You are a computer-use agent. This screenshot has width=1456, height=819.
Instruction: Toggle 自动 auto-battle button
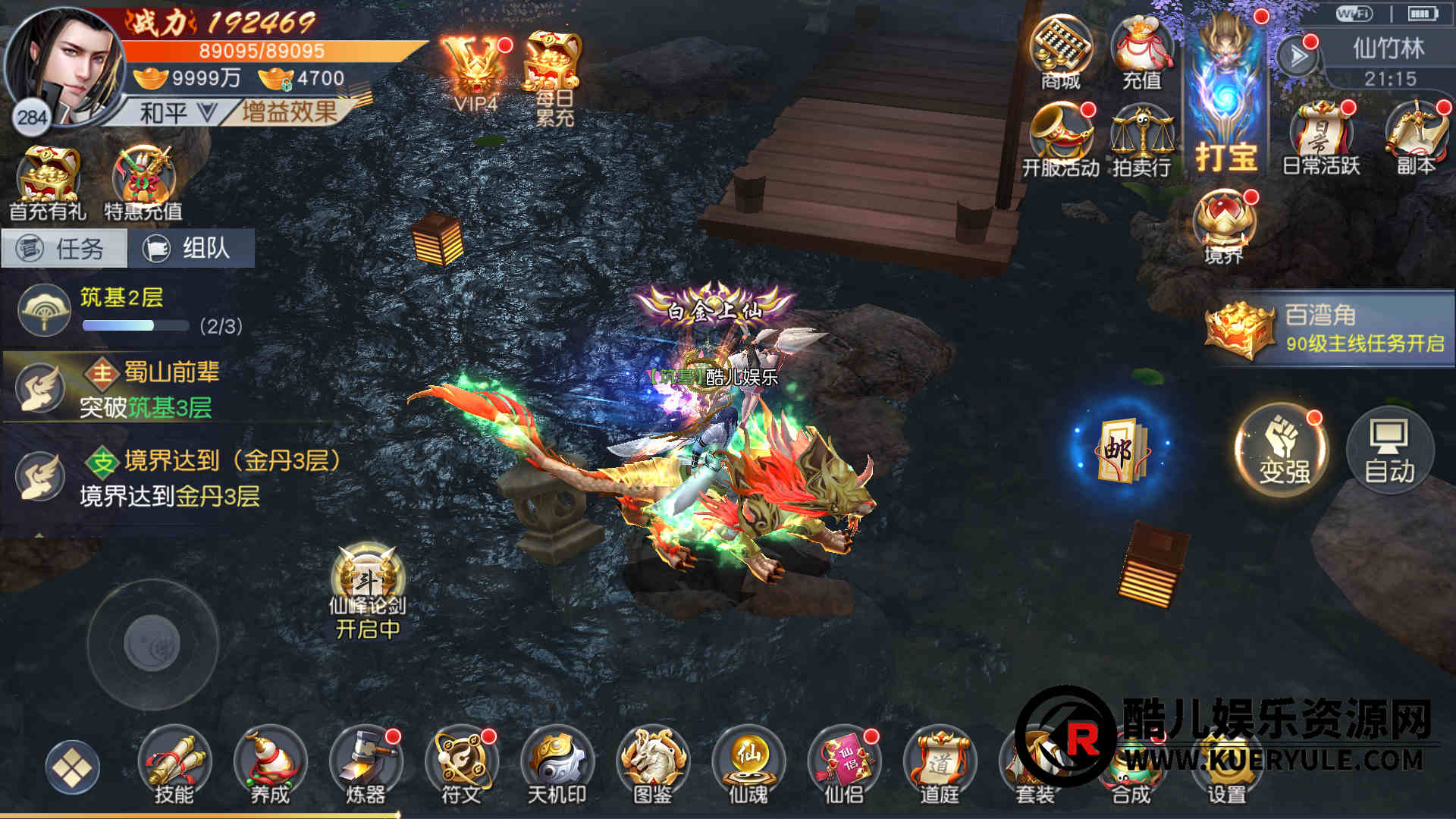1389,449
